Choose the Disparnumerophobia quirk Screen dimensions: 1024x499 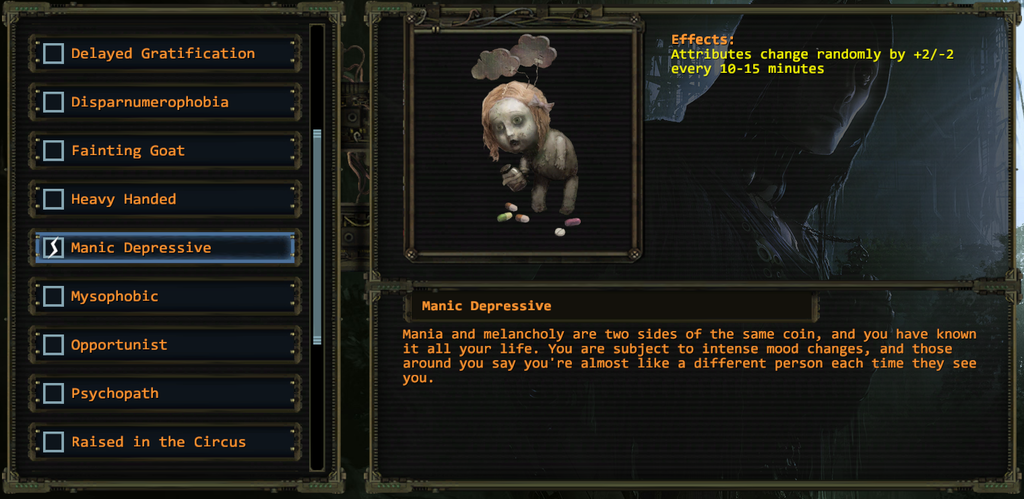[x=53, y=102]
